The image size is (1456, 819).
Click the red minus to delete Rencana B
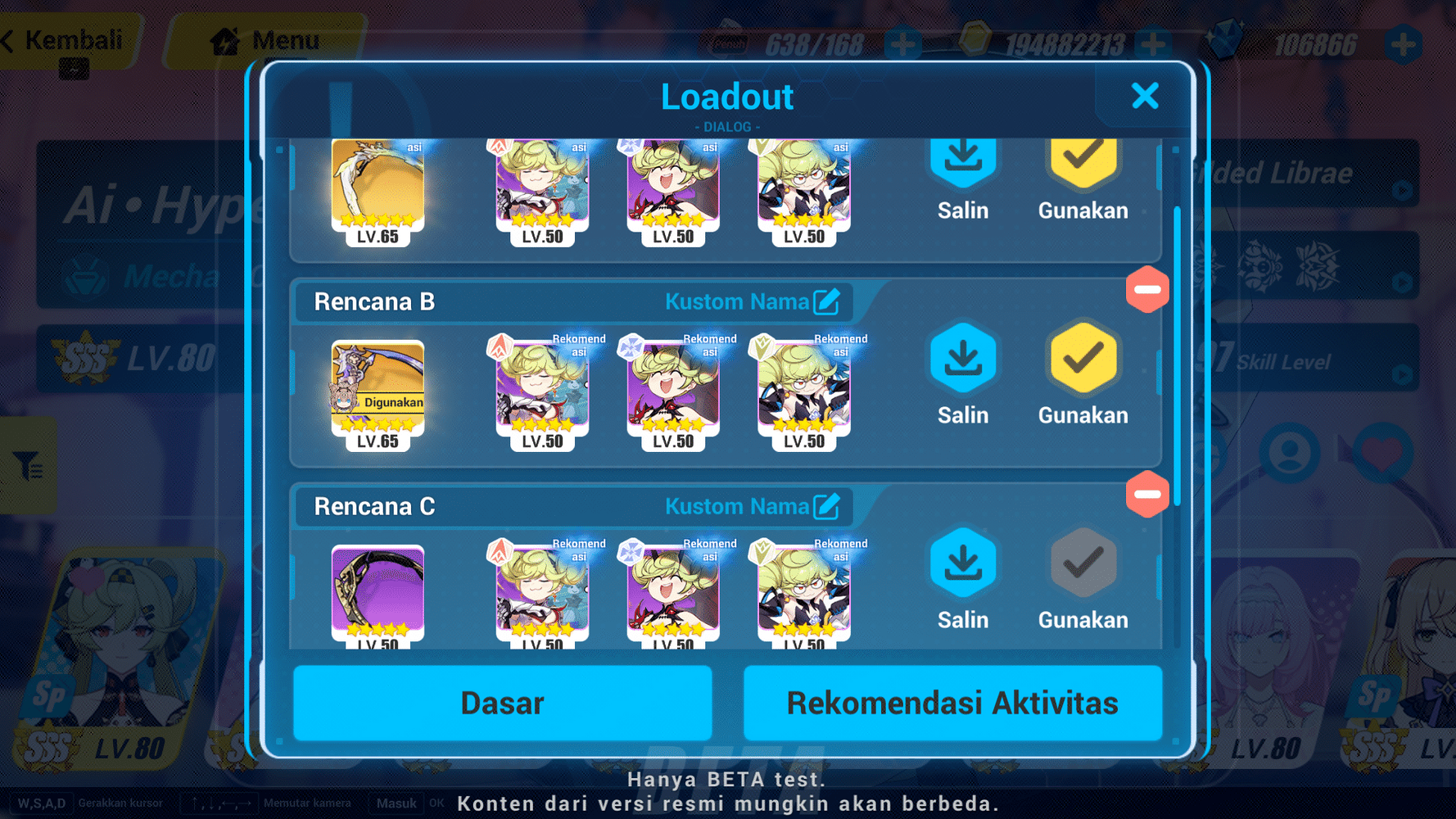point(1147,289)
